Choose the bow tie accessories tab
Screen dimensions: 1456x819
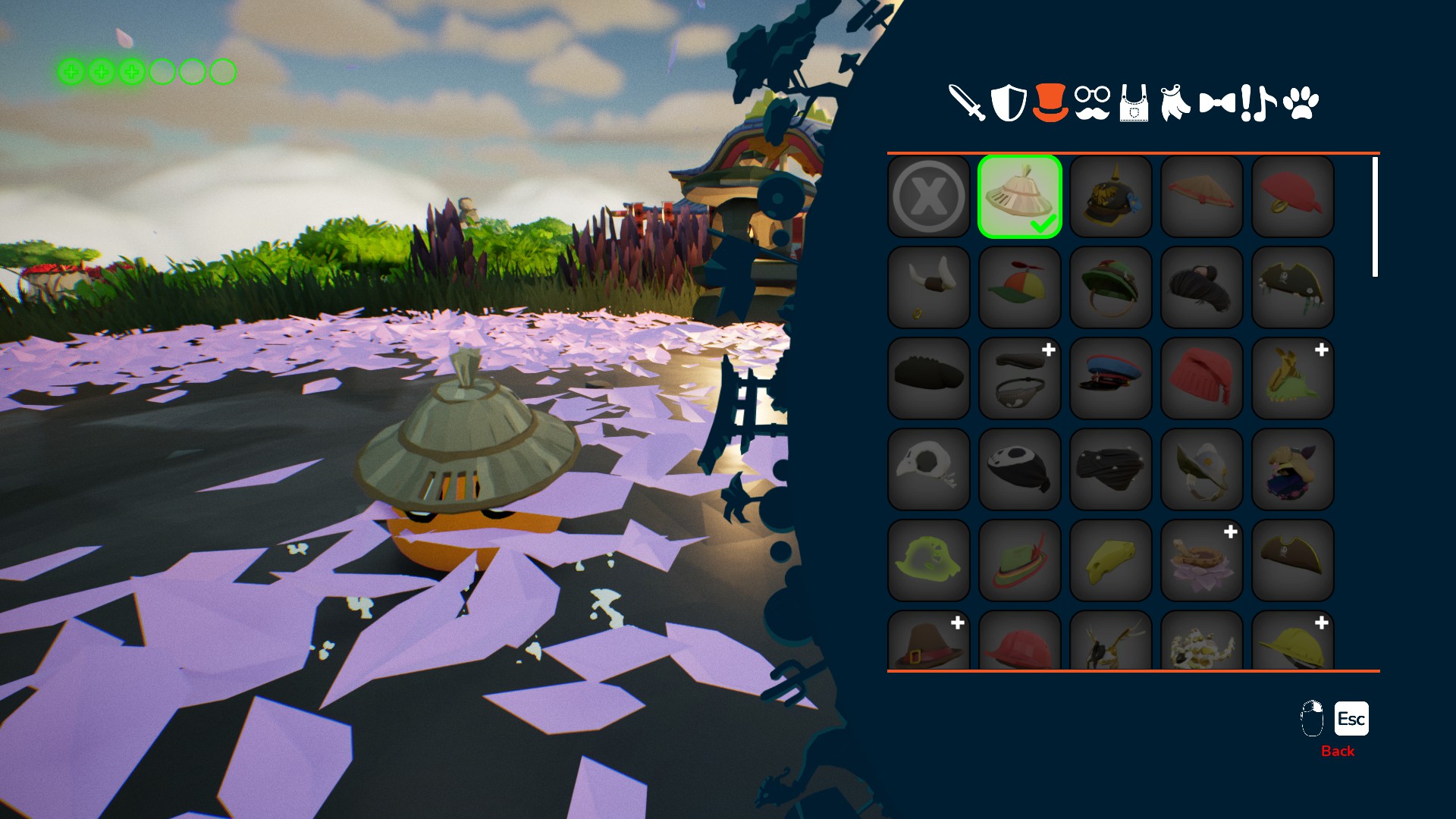pyautogui.click(x=1216, y=102)
